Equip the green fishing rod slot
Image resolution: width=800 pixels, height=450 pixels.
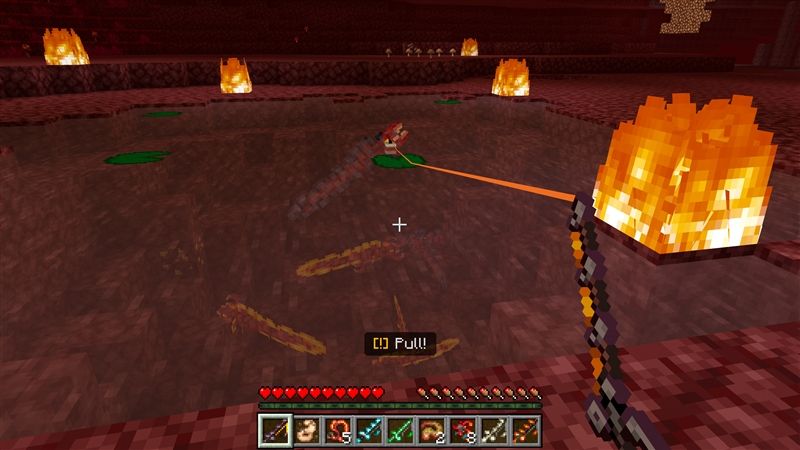click(x=400, y=431)
